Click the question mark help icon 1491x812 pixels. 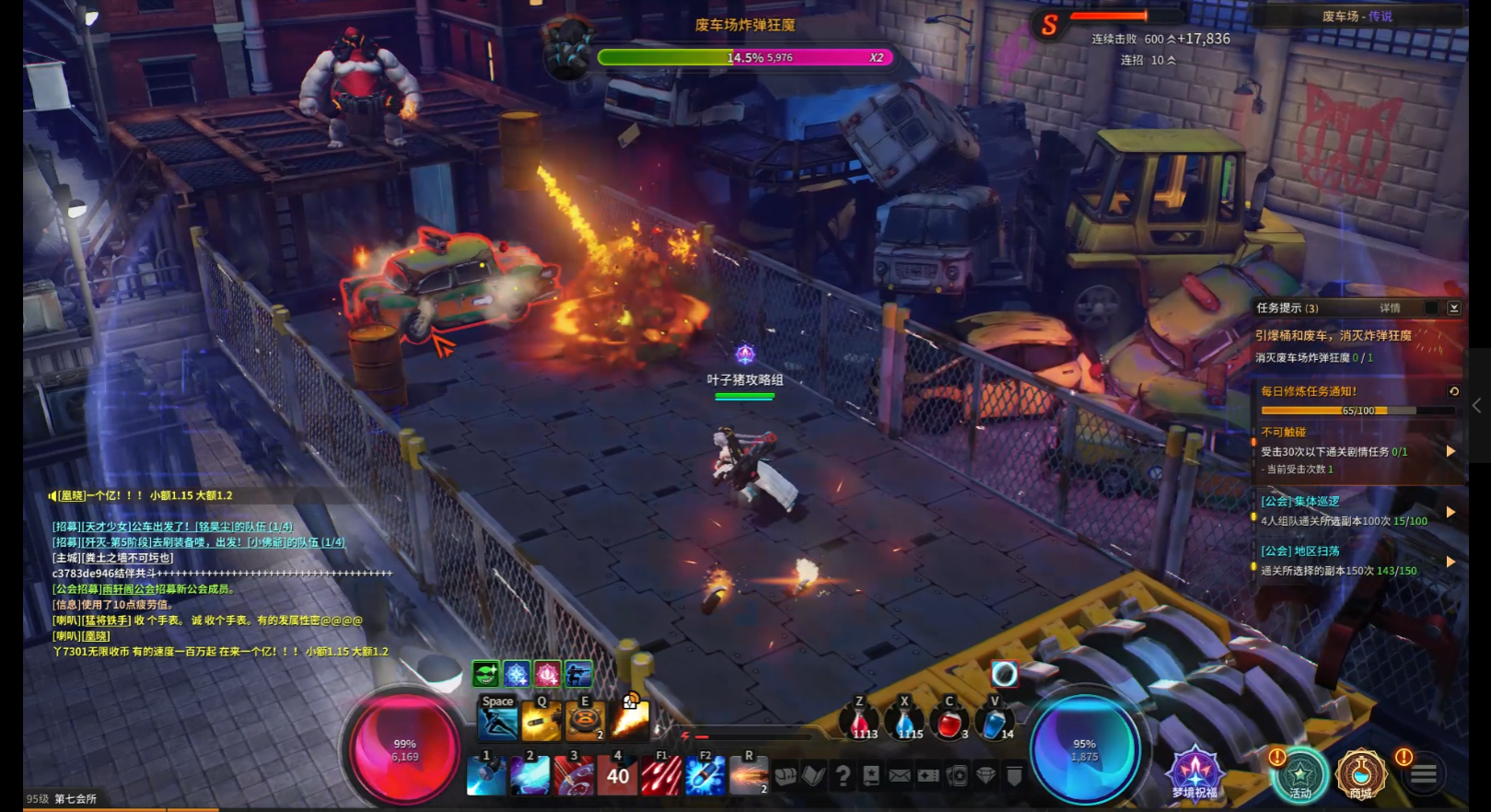pos(843,776)
